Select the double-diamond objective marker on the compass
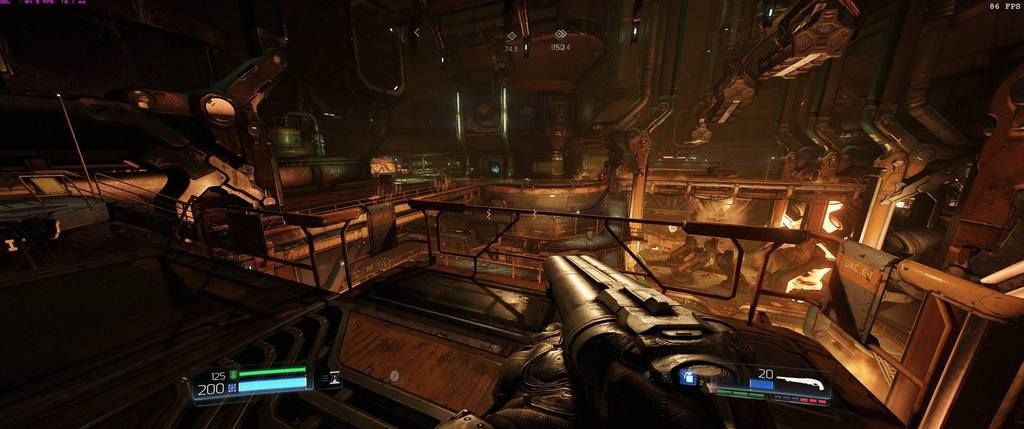 click(560, 34)
